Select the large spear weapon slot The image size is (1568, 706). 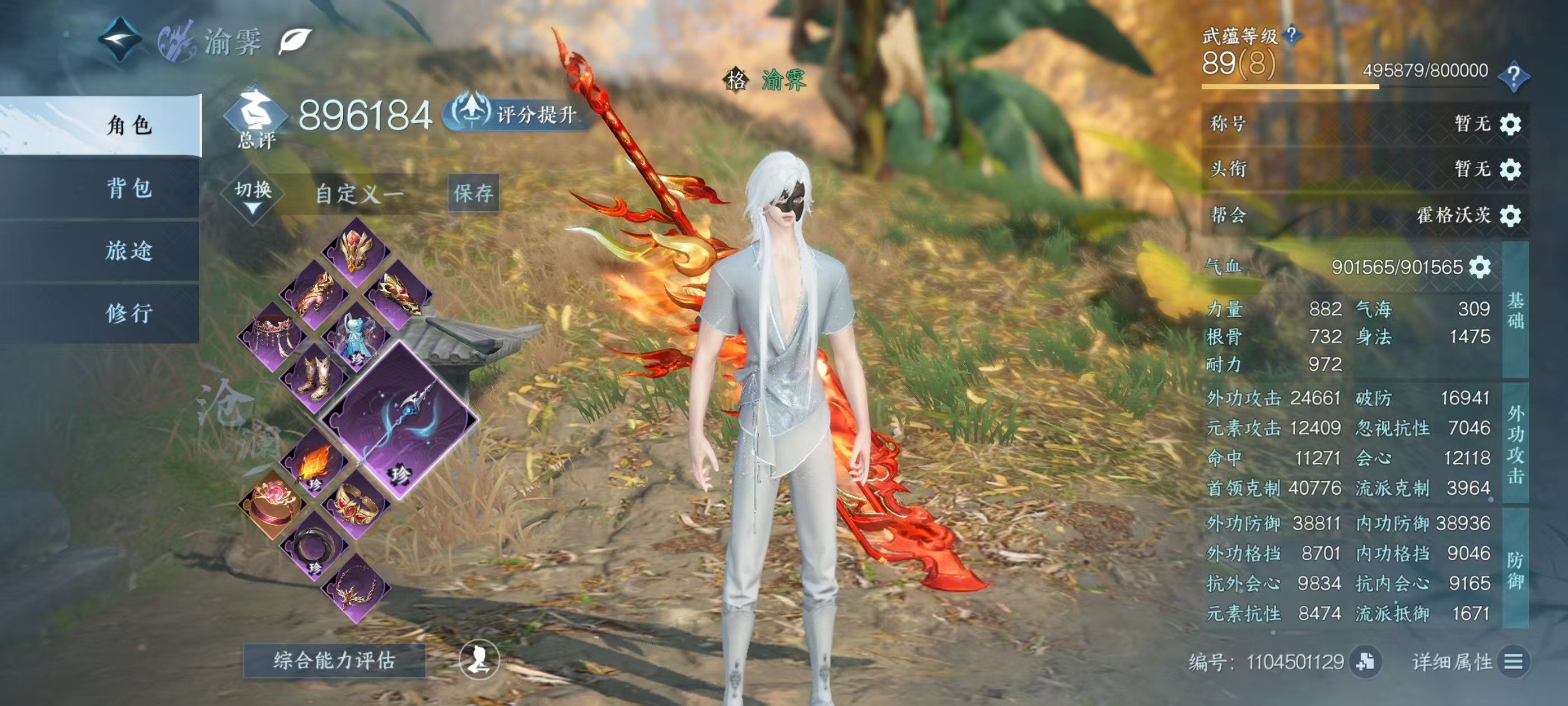tap(399, 421)
